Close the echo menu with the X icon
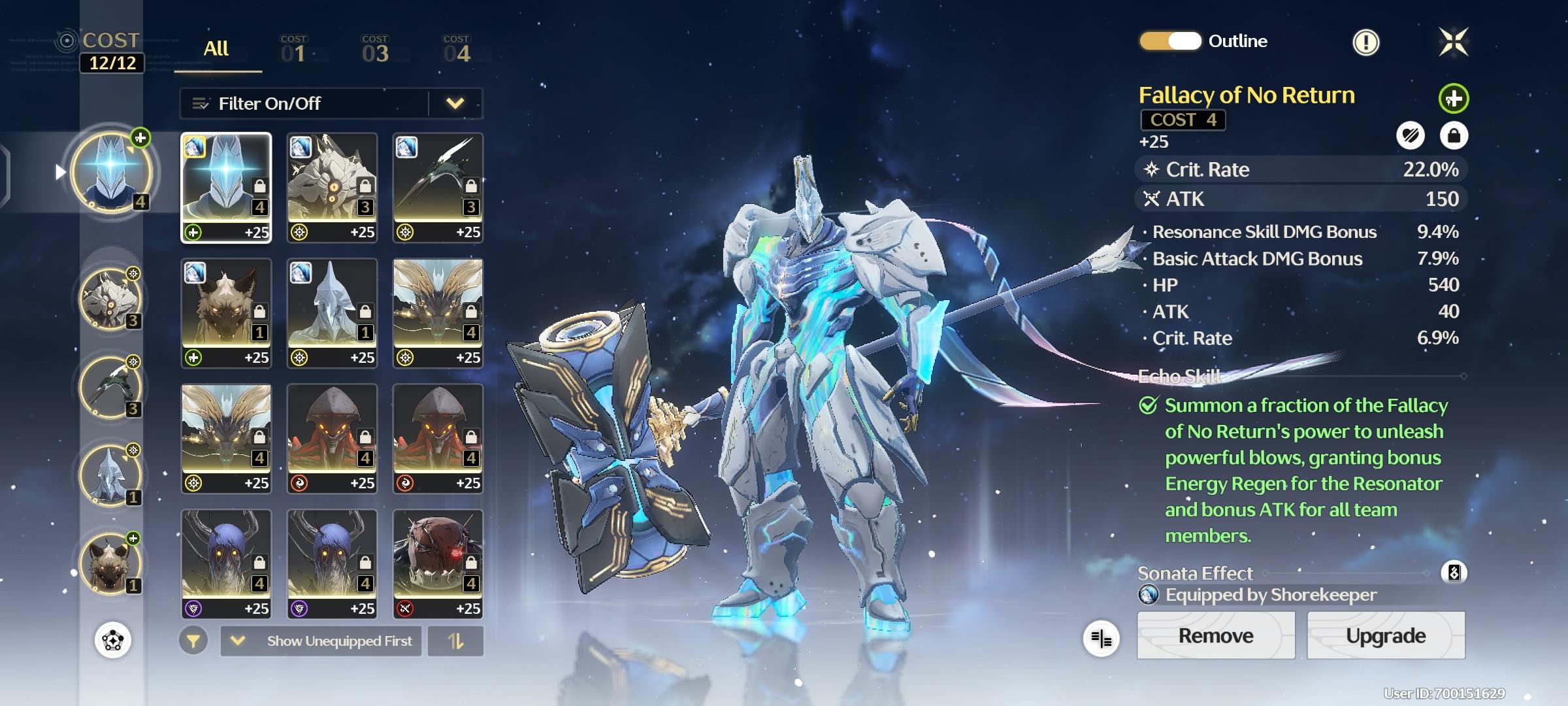Image resolution: width=1568 pixels, height=706 pixels. click(x=1454, y=42)
